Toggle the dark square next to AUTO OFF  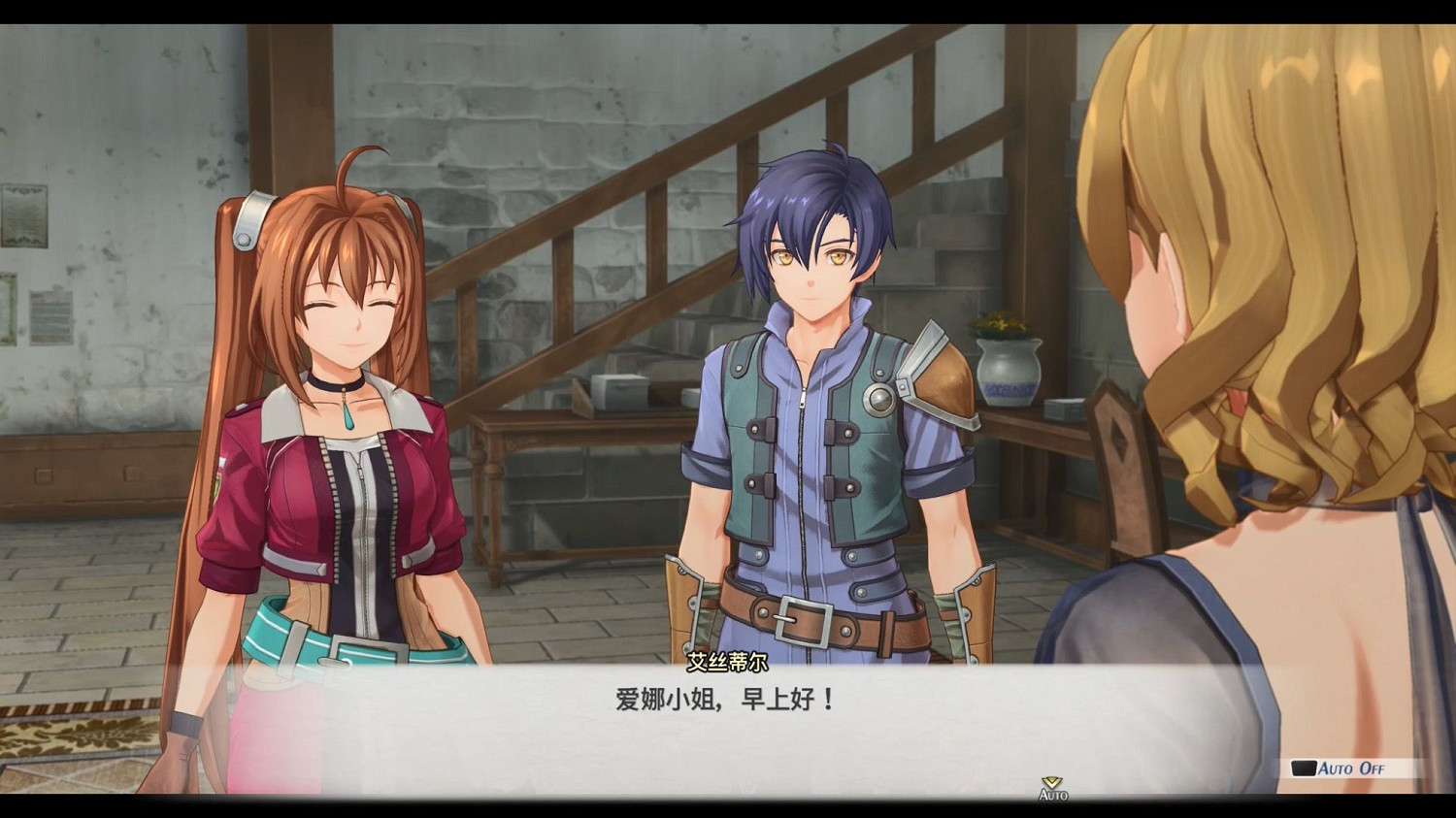1302,768
